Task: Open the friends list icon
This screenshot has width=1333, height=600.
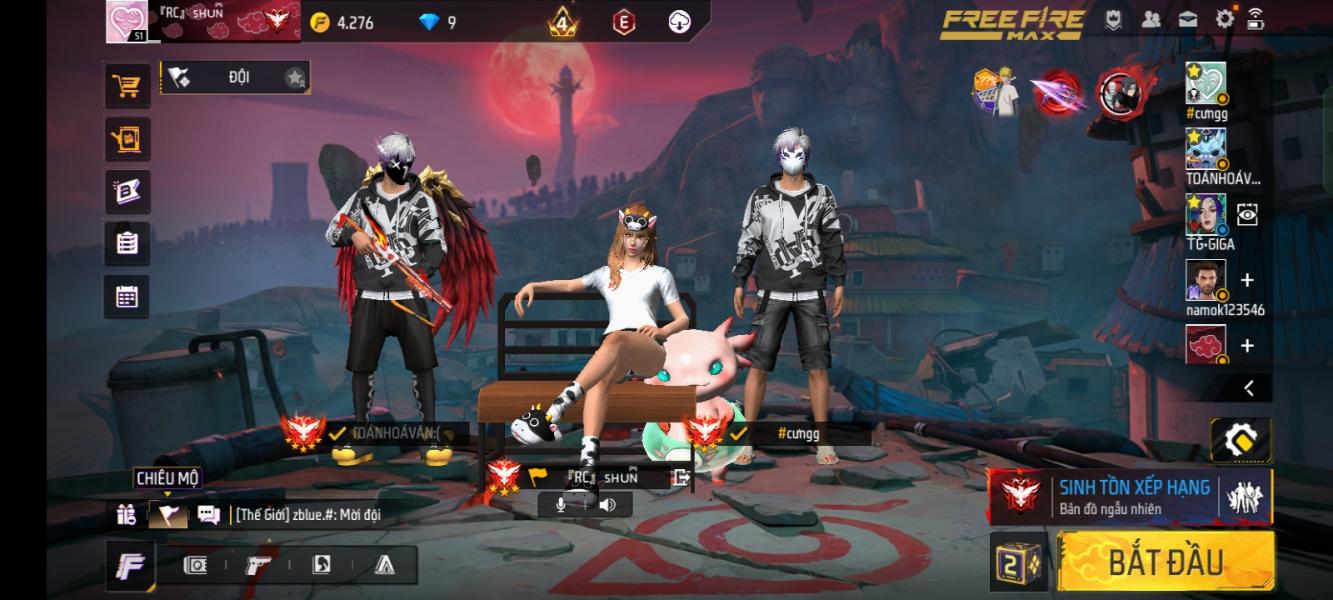Action: (x=1151, y=19)
